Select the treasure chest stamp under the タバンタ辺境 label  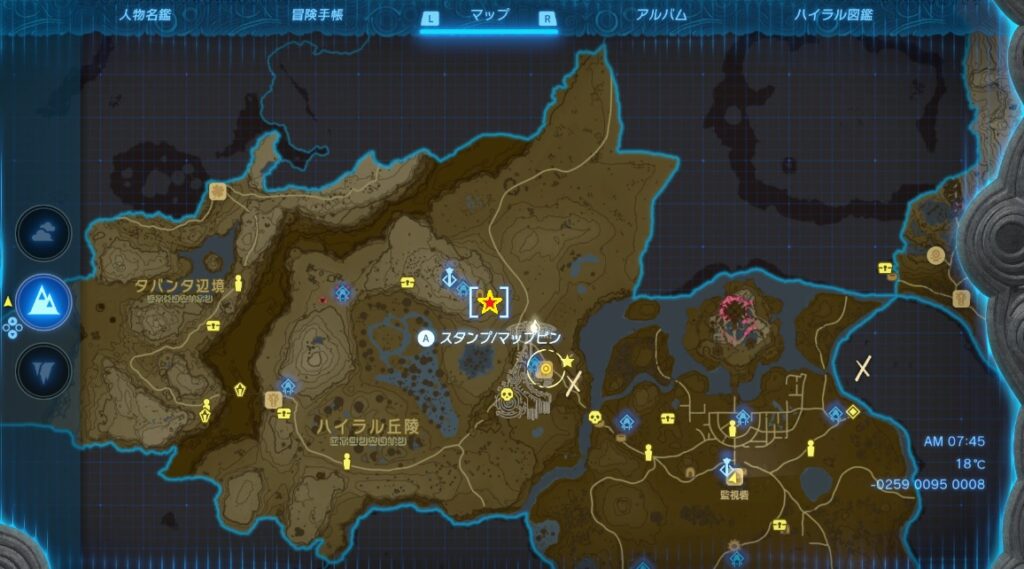tap(214, 325)
